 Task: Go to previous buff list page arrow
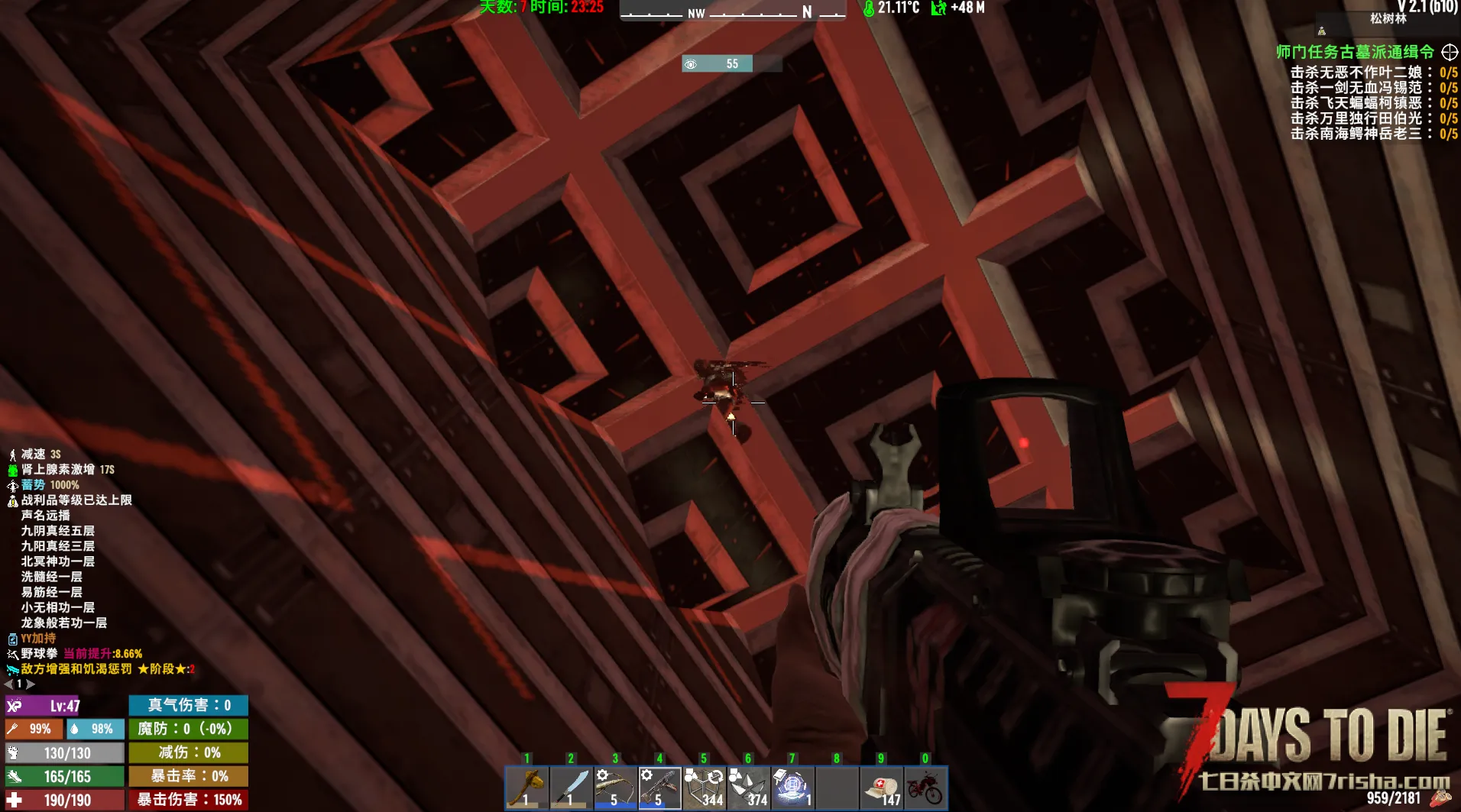[x=8, y=684]
